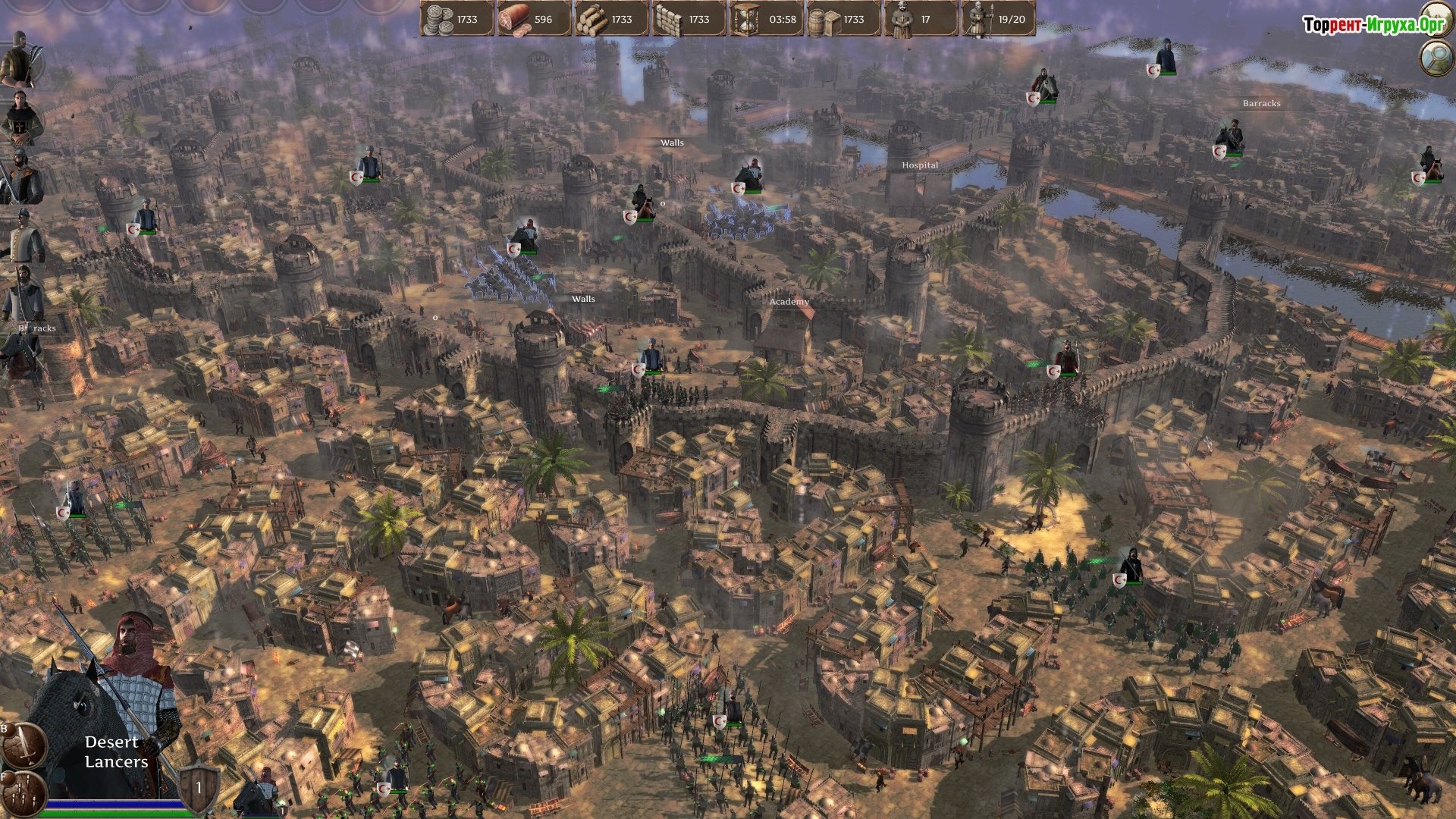Click the Hospital building label
This screenshot has width=1456, height=819.
pos(919,165)
